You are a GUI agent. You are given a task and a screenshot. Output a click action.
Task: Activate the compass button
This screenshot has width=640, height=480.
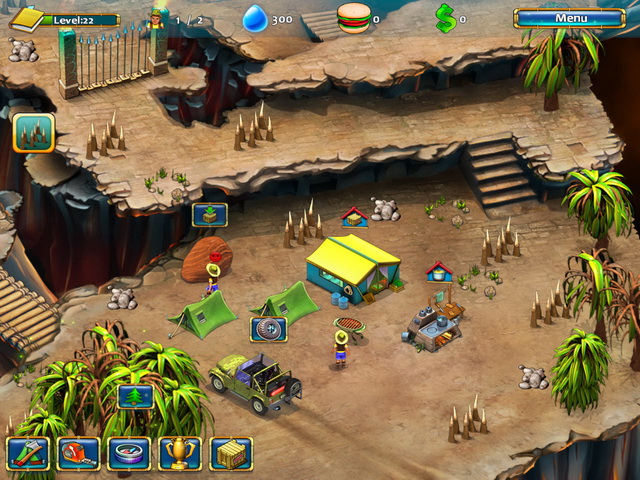[129, 453]
